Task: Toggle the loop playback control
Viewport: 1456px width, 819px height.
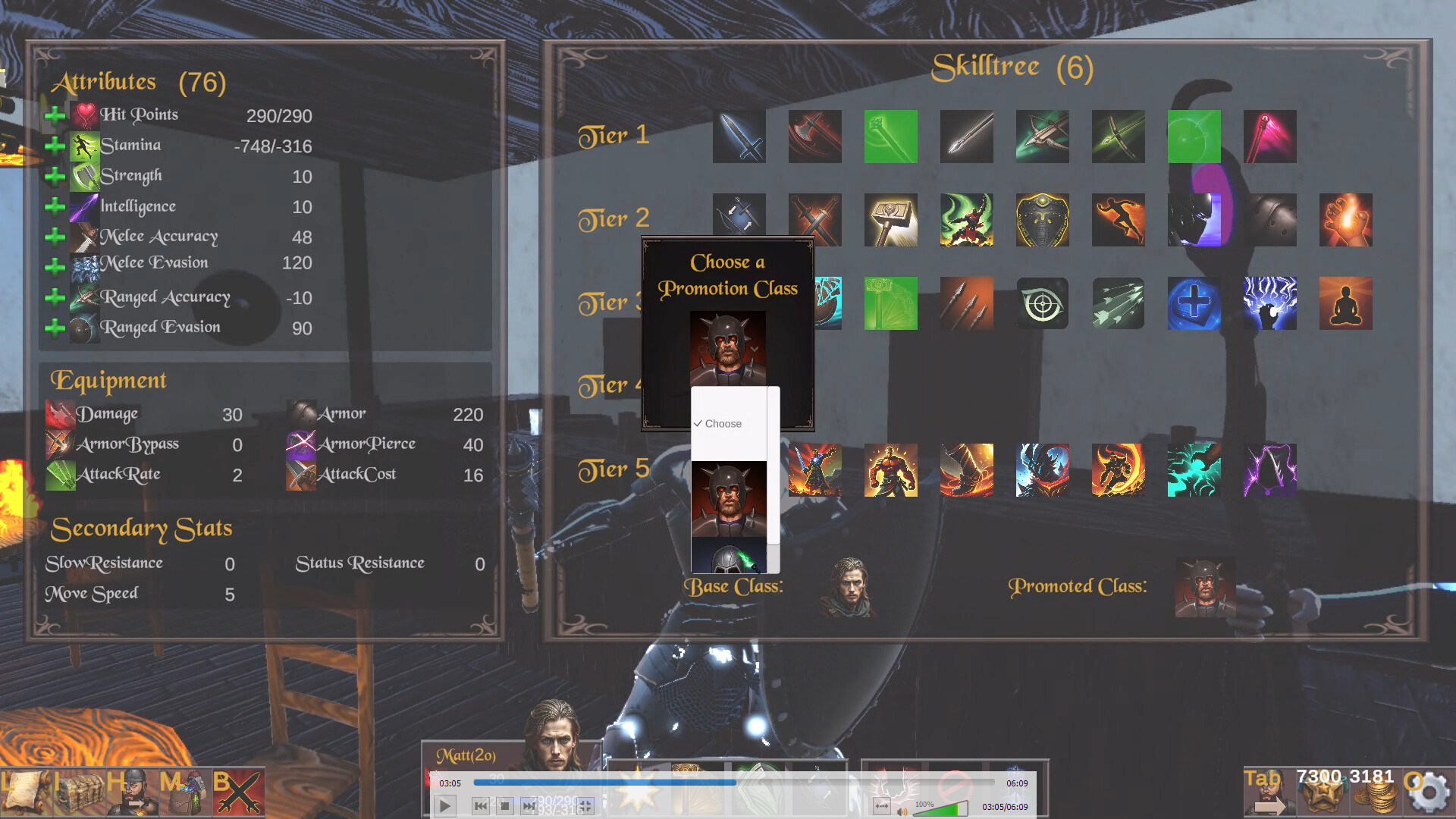Action: [882, 805]
